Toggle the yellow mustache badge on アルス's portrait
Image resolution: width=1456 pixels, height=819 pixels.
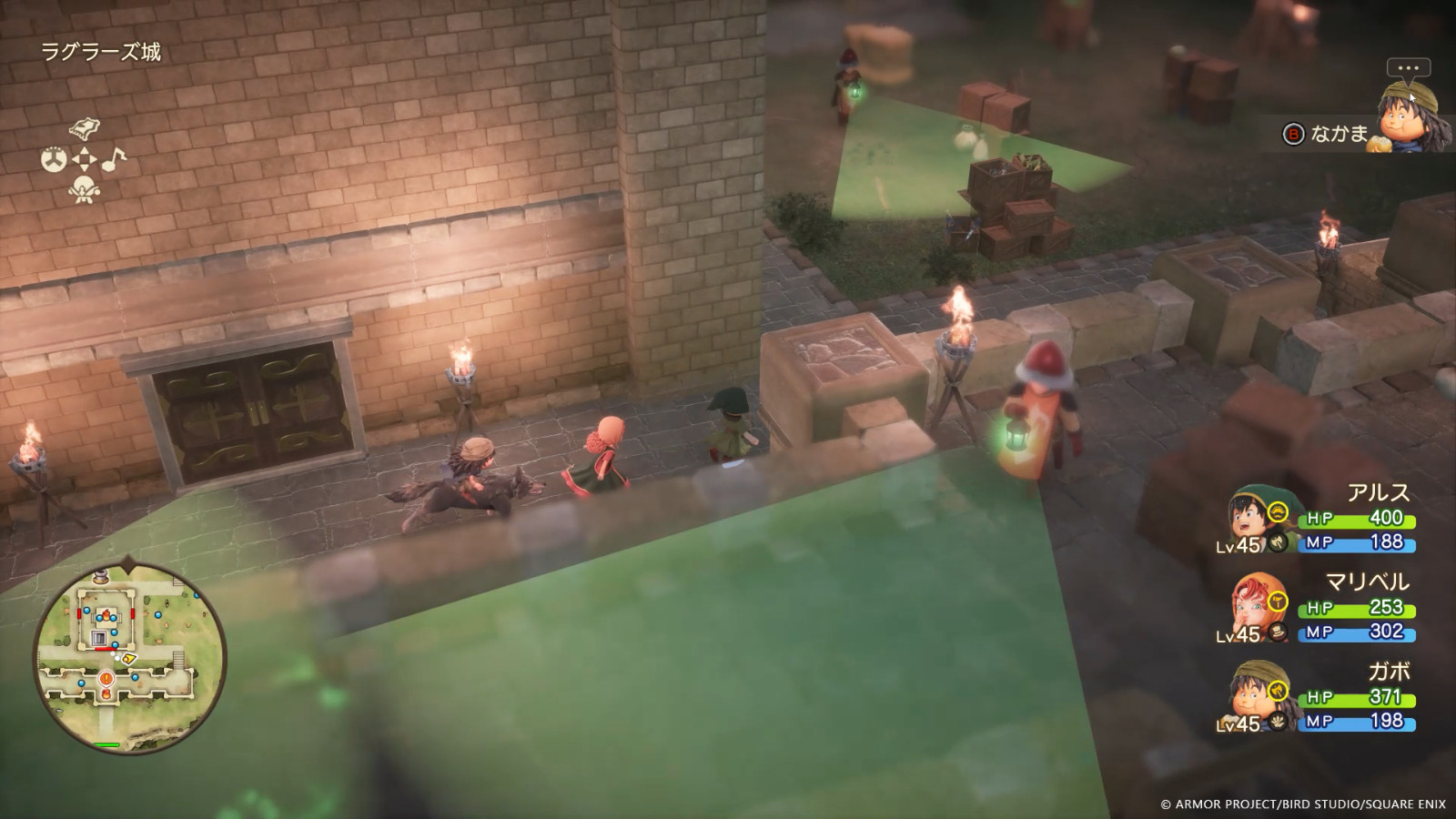click(x=1279, y=510)
